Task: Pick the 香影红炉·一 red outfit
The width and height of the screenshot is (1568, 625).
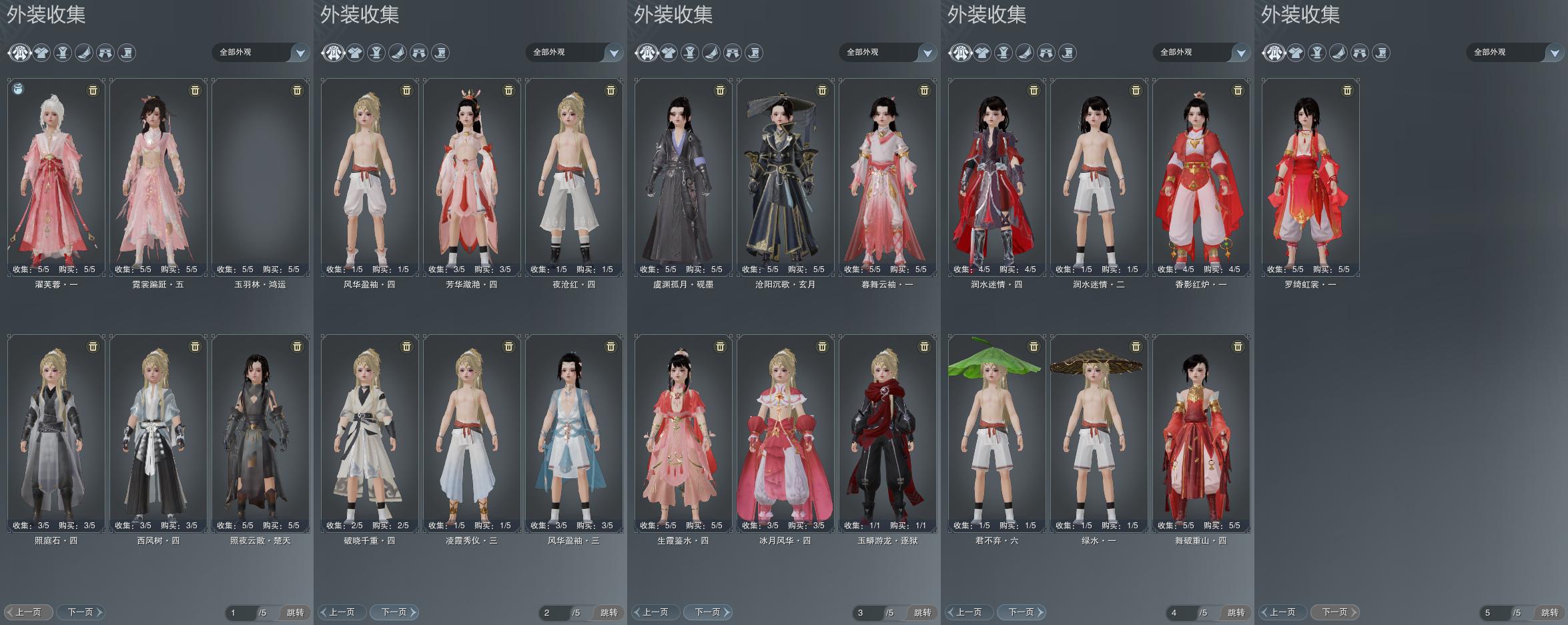Action: [1201, 177]
